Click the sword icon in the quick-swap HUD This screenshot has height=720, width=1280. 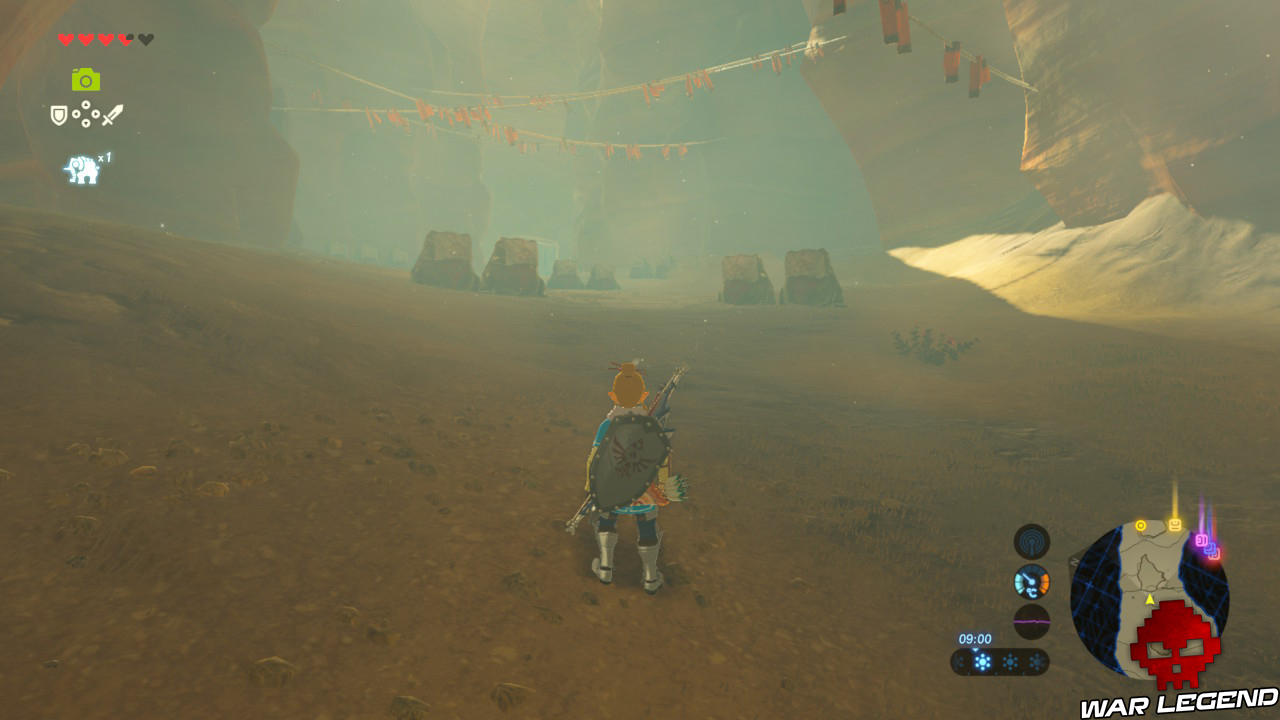pos(112,114)
